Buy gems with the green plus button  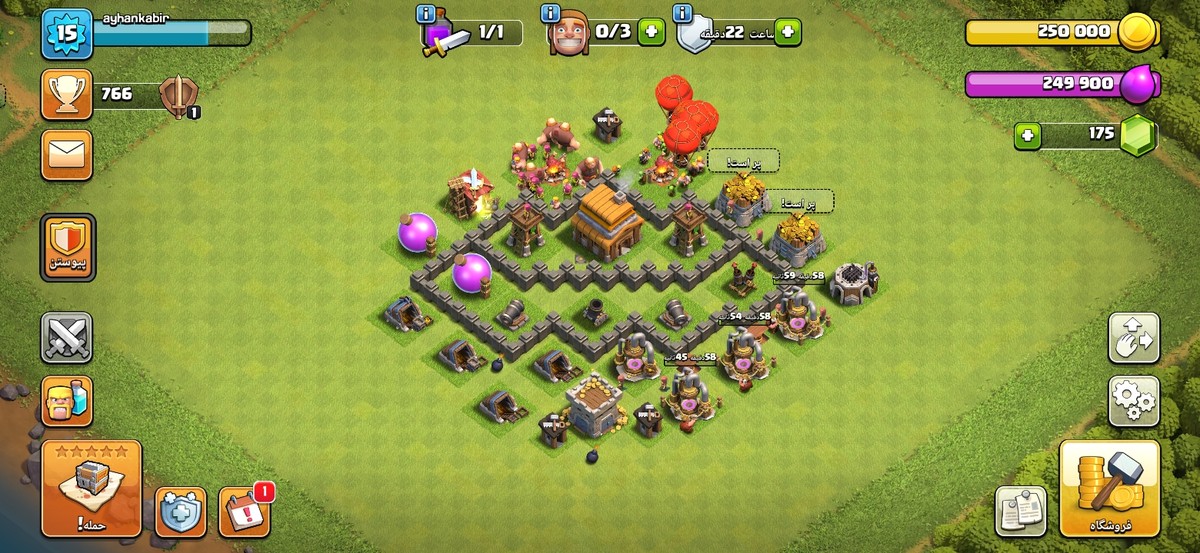[x=1028, y=134]
